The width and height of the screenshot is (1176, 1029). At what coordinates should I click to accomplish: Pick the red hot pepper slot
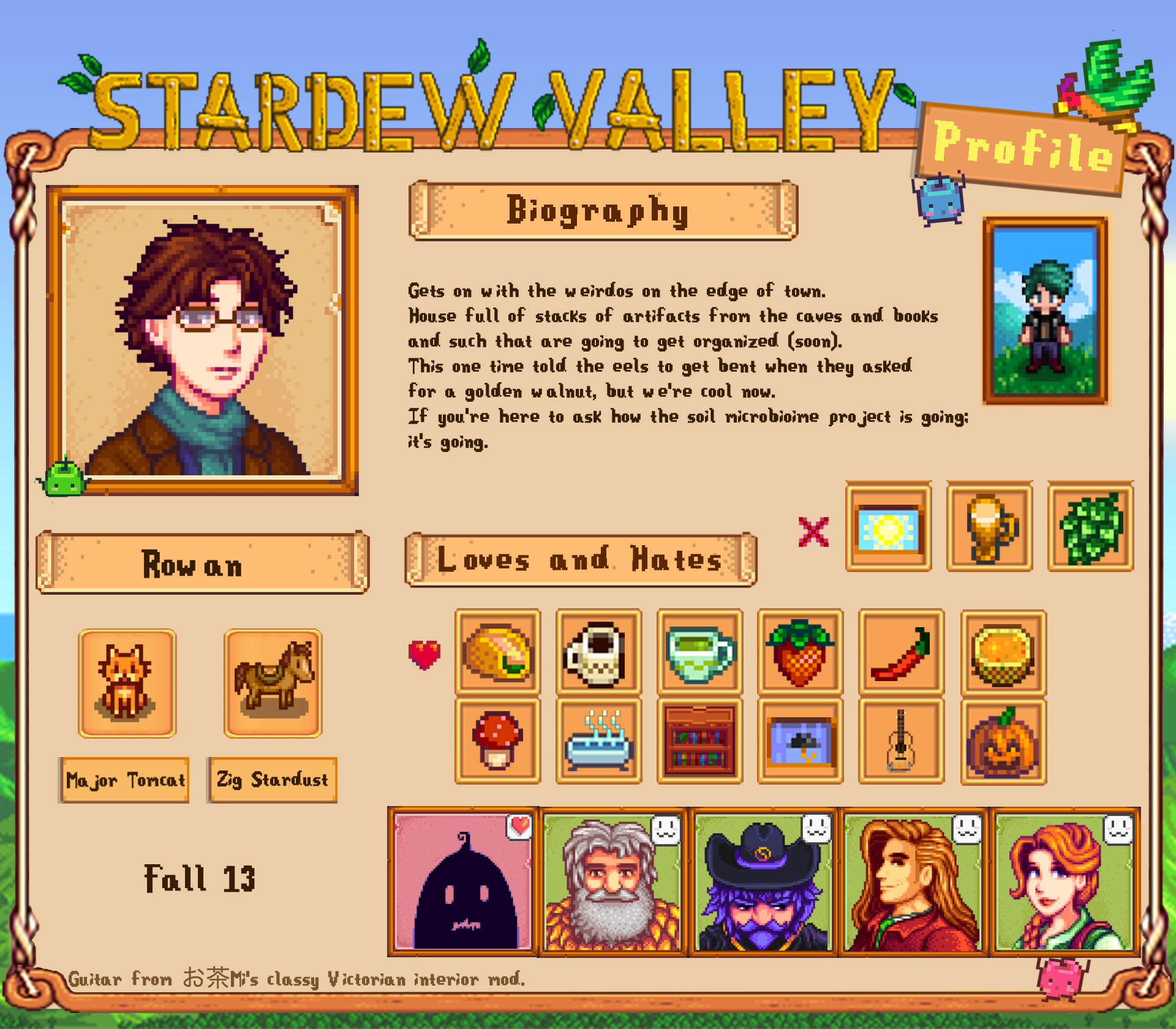[901, 652]
